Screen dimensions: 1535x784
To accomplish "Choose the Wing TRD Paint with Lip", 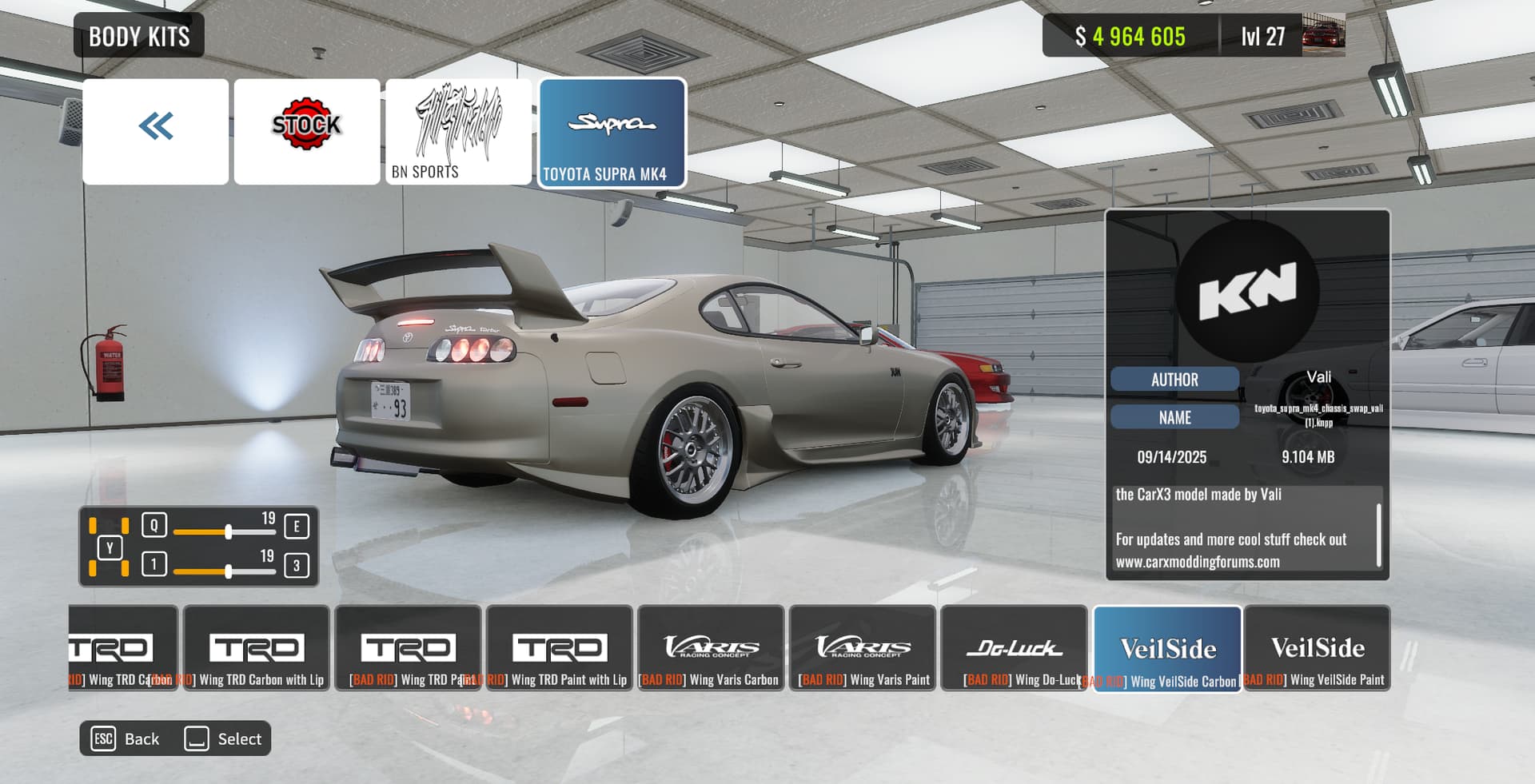I will tap(559, 648).
